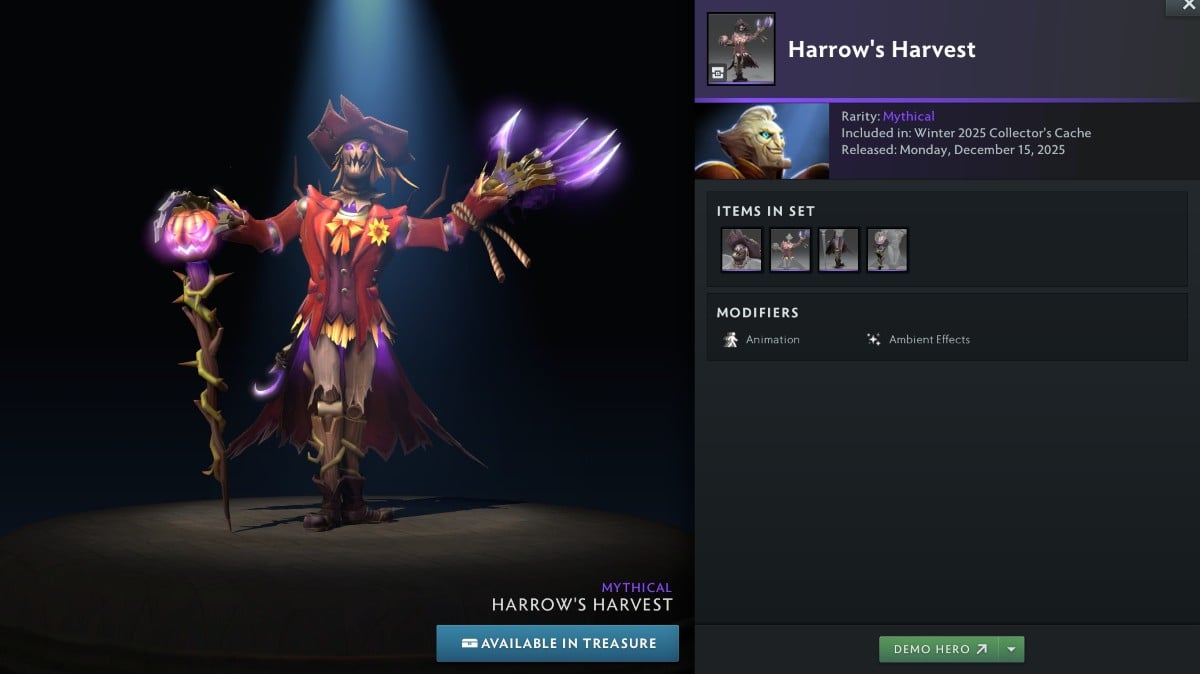Show the Ambient Effects modifier details

click(x=918, y=340)
